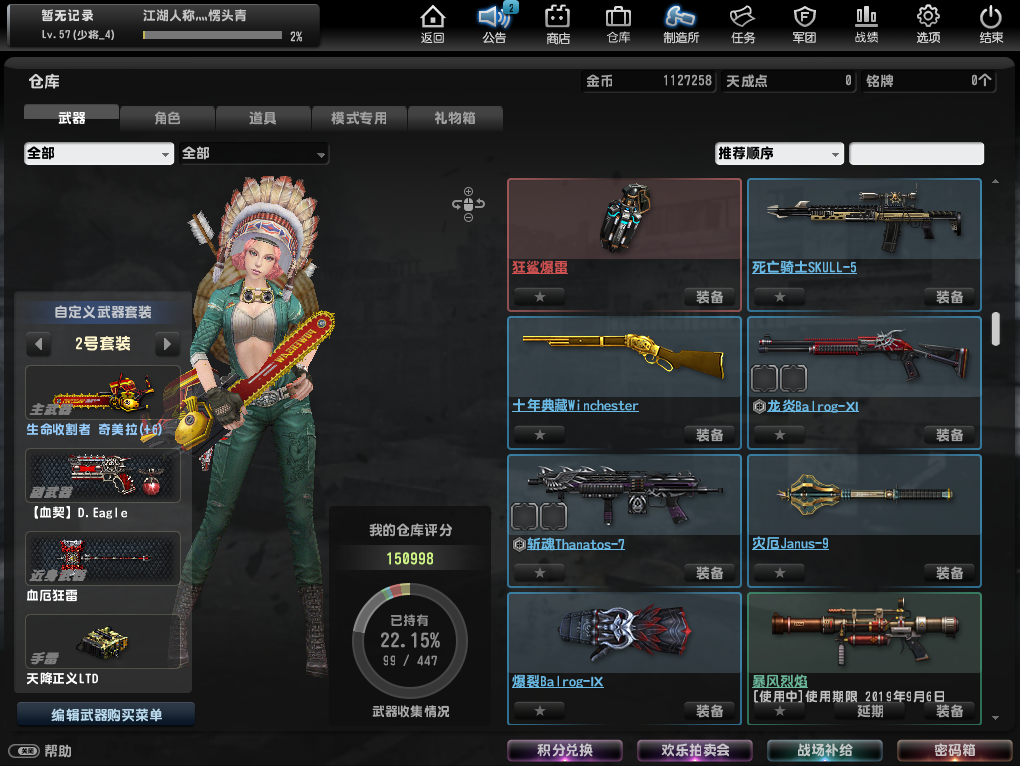This screenshot has width=1020, height=766.
Task: Favorite the 灾厄Janus-9 with its star
Action: 780,573
